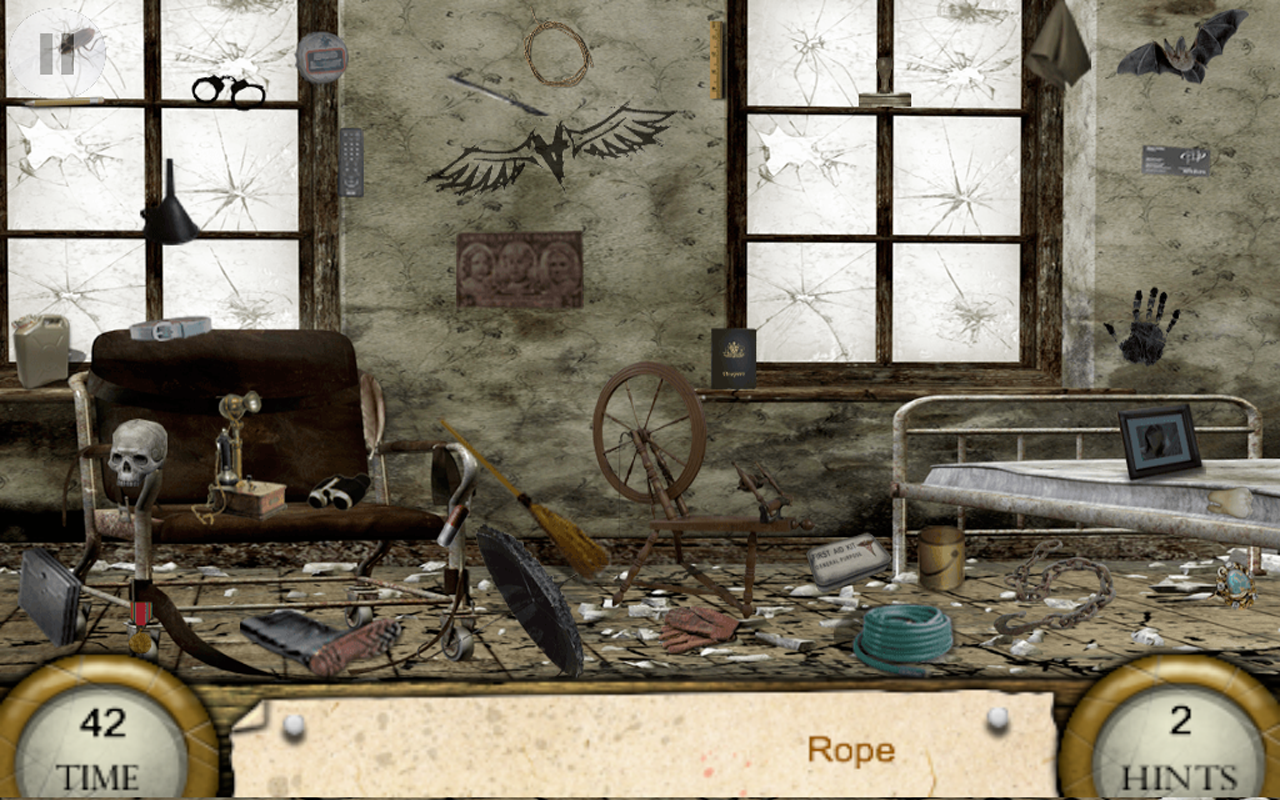The width and height of the screenshot is (1280, 800).
Task: Grab the yellow ruler on the right window
Action: tap(716, 60)
